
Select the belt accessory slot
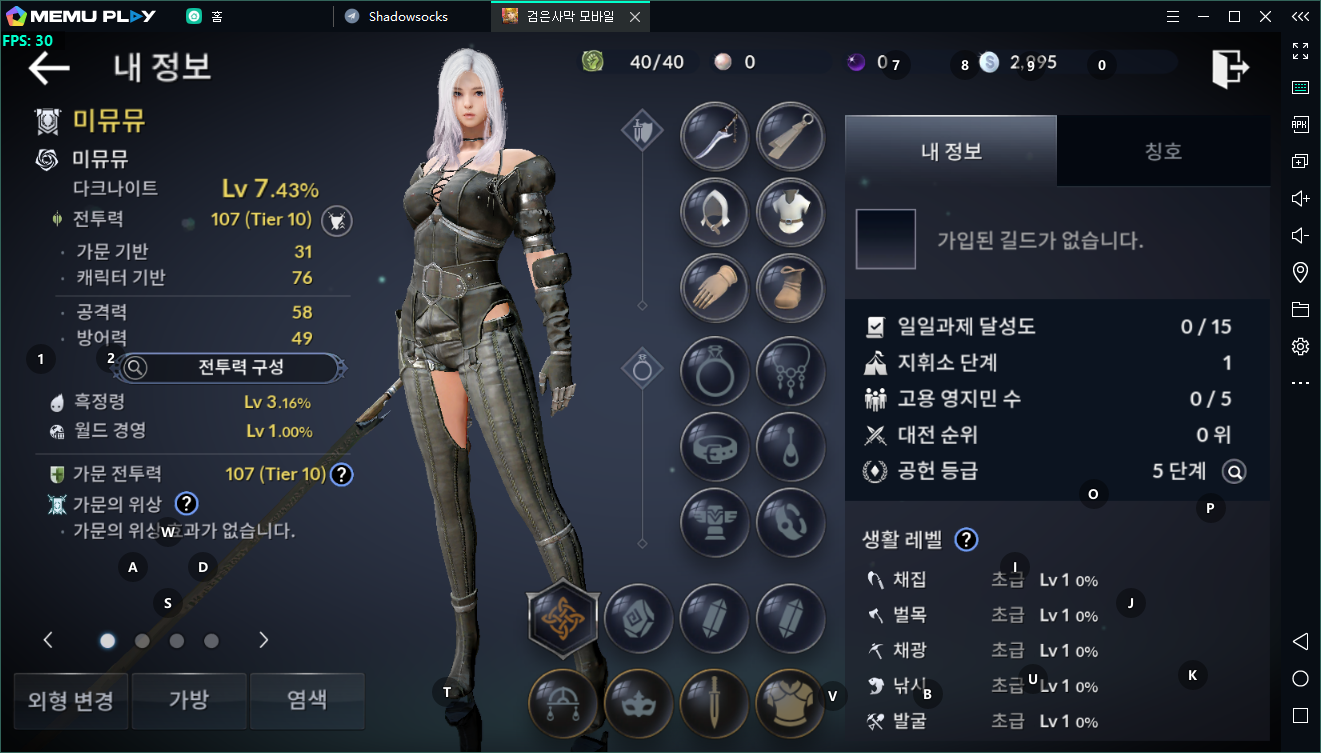tap(714, 446)
